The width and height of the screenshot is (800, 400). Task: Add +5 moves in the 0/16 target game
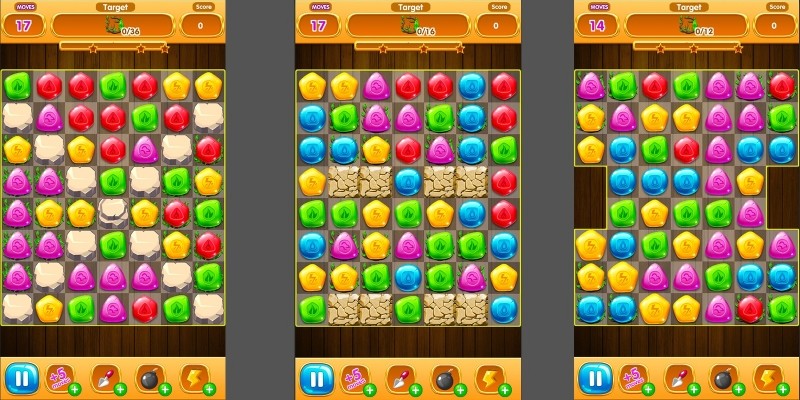tap(356, 378)
